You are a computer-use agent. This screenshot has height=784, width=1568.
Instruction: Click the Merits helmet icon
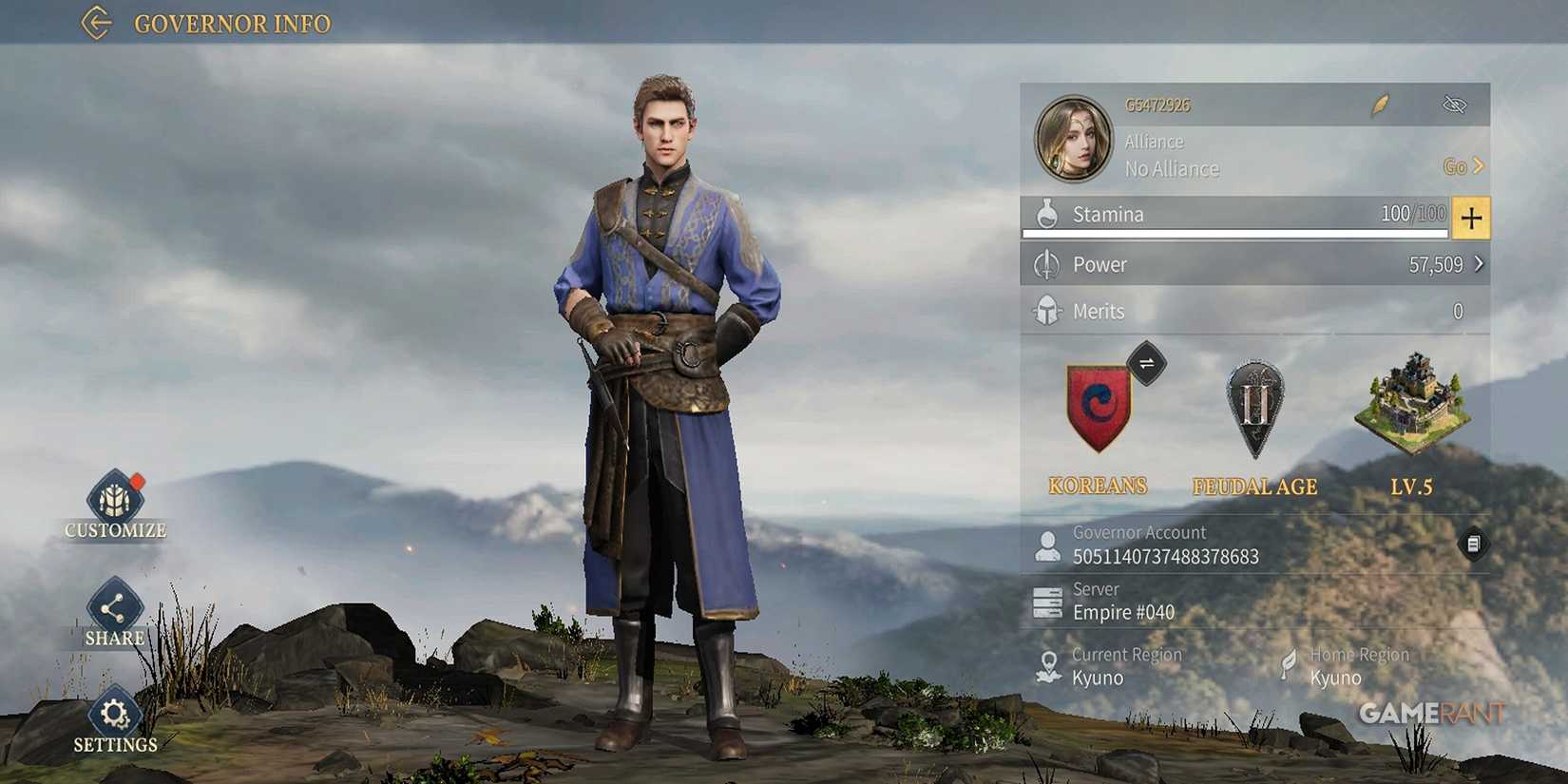1048,309
